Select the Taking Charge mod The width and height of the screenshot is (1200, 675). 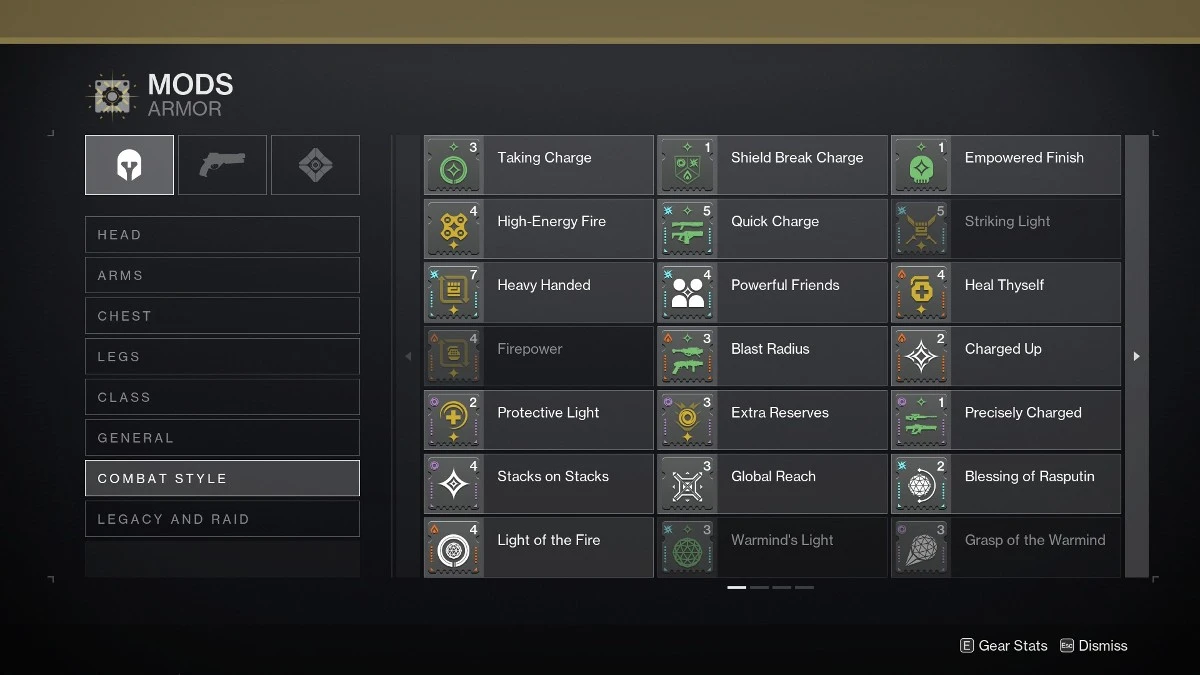[x=538, y=165]
